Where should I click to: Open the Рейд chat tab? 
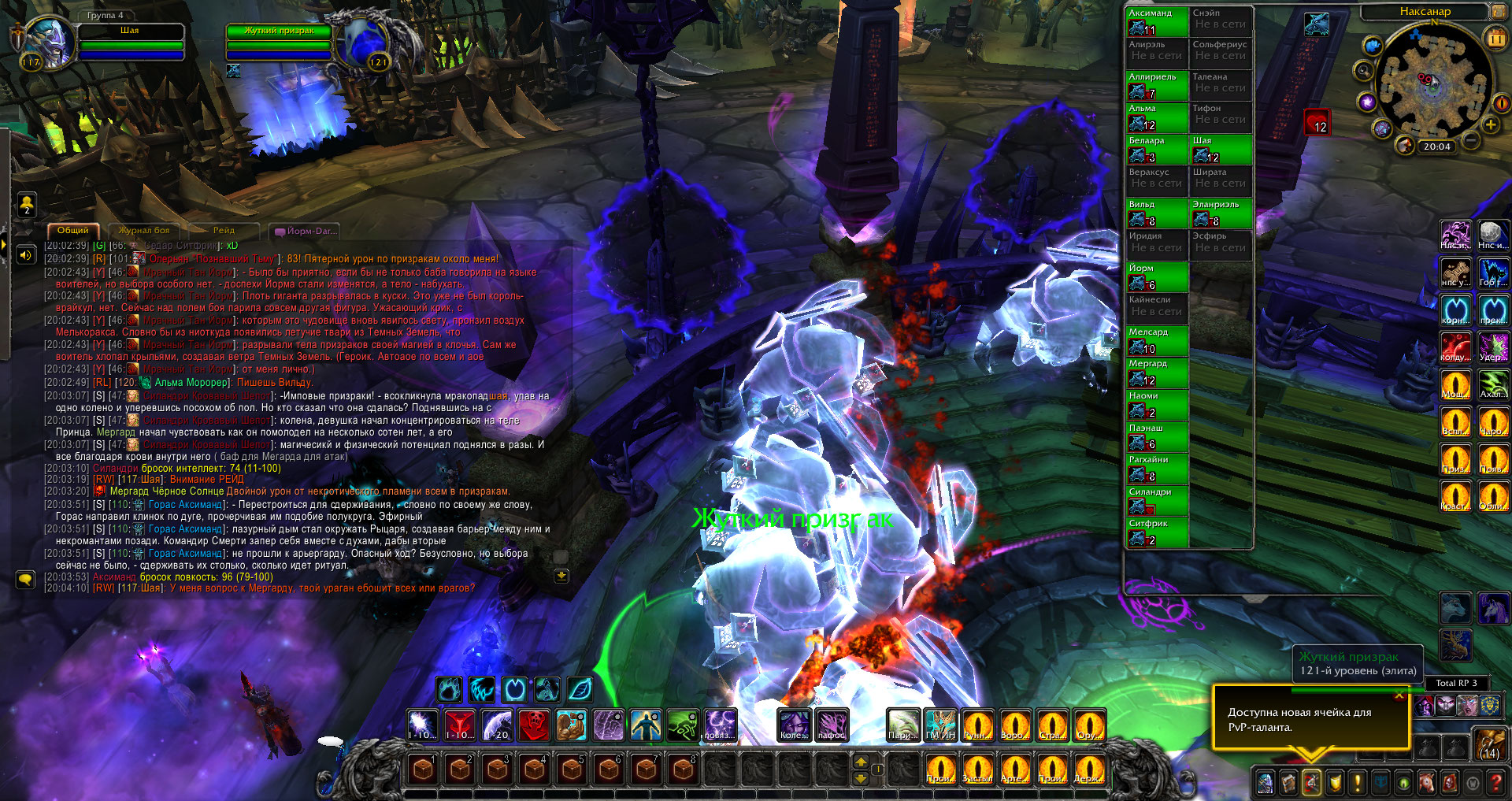coord(224,231)
